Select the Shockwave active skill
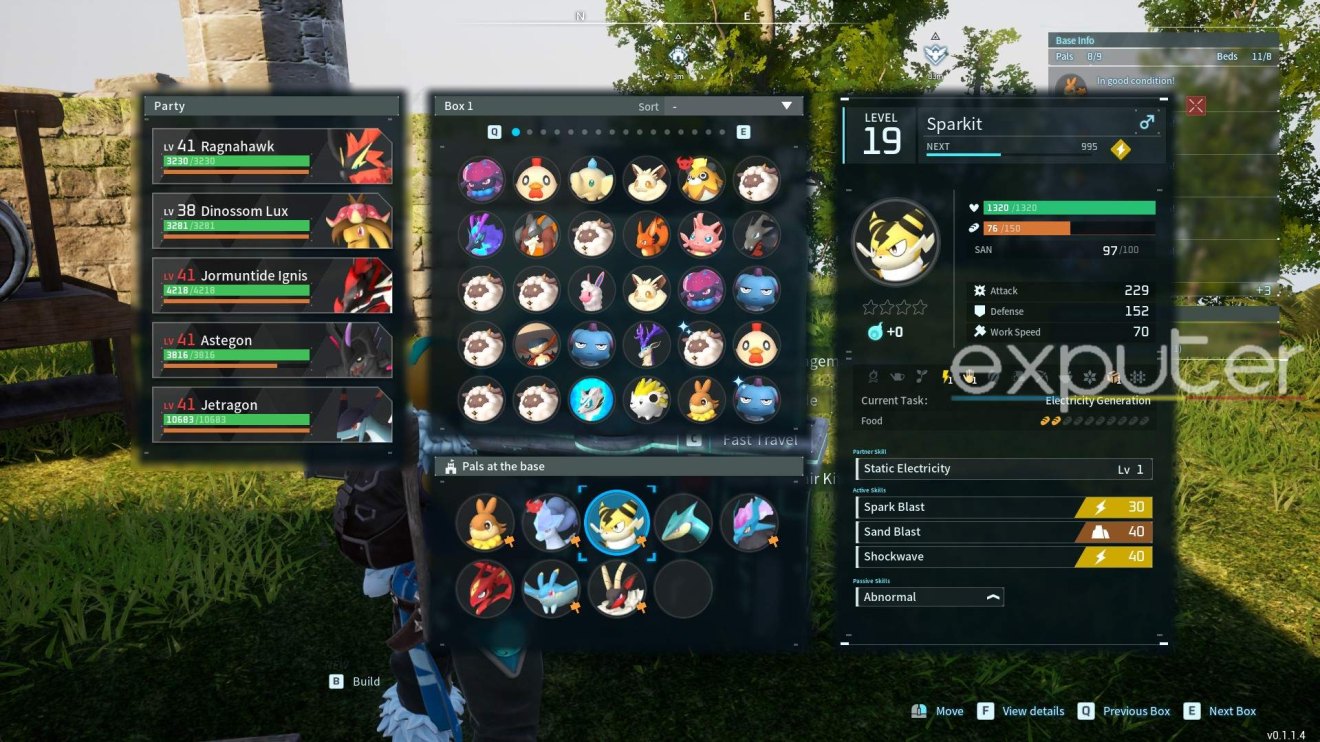 1003,557
